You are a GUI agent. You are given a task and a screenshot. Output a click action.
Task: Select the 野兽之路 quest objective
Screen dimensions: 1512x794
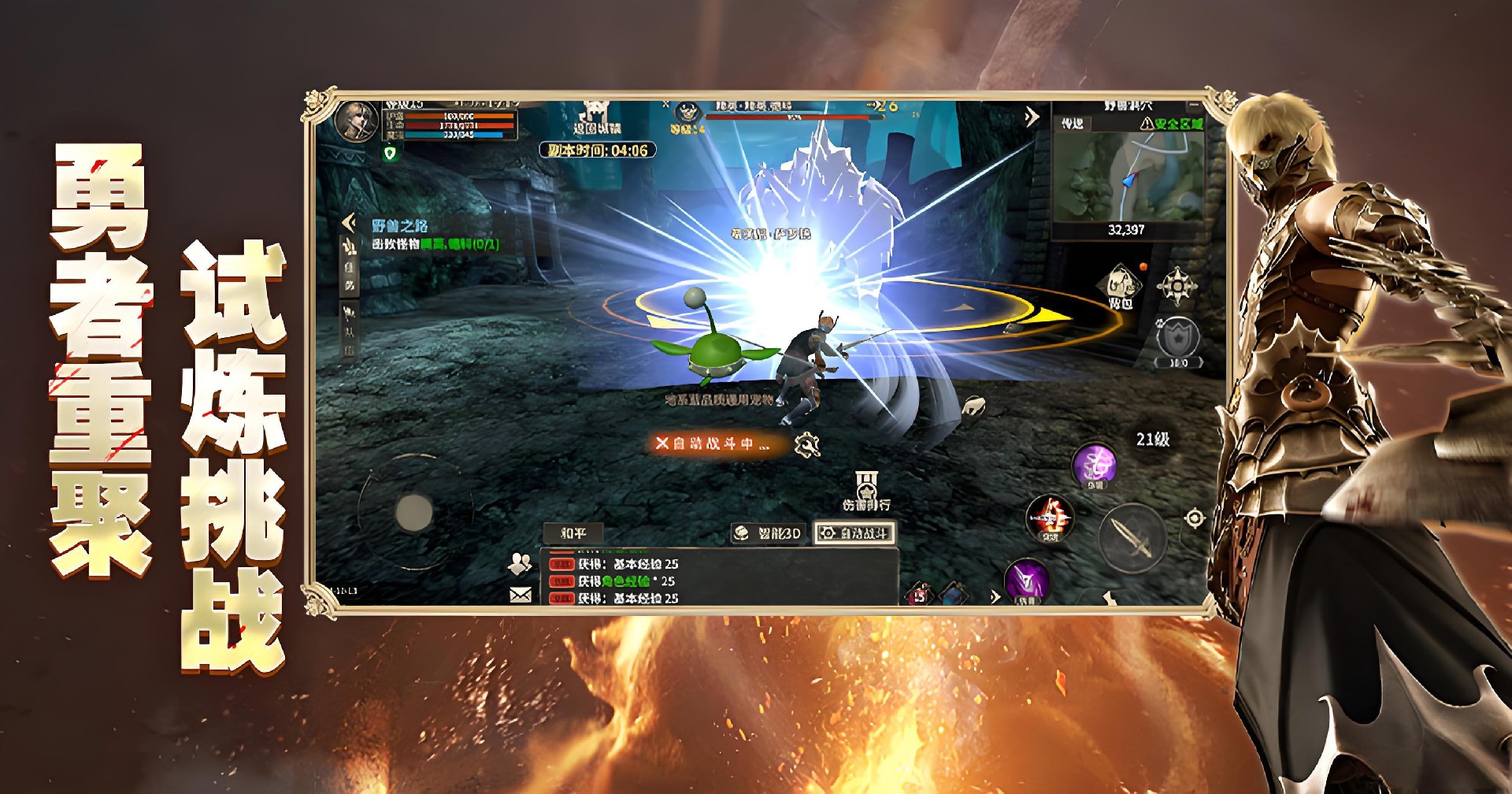pos(435,236)
